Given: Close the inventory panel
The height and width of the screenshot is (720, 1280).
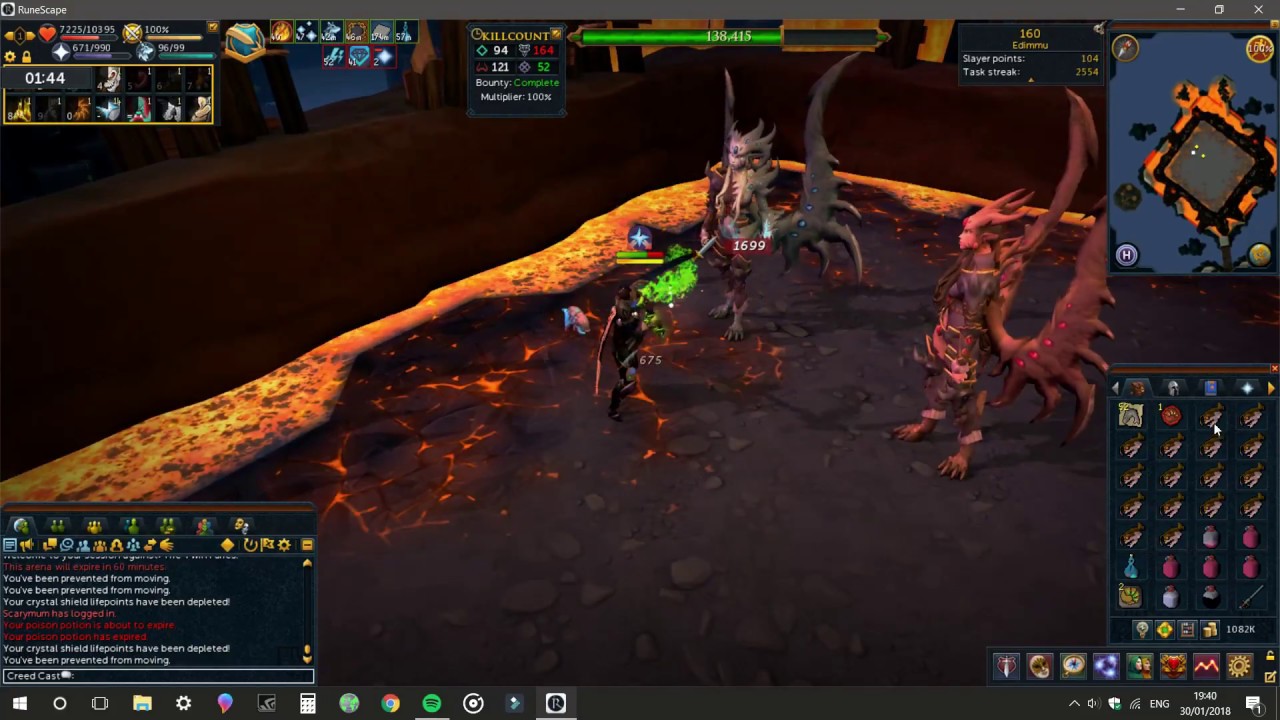Looking at the screenshot, I should [x=1274, y=369].
